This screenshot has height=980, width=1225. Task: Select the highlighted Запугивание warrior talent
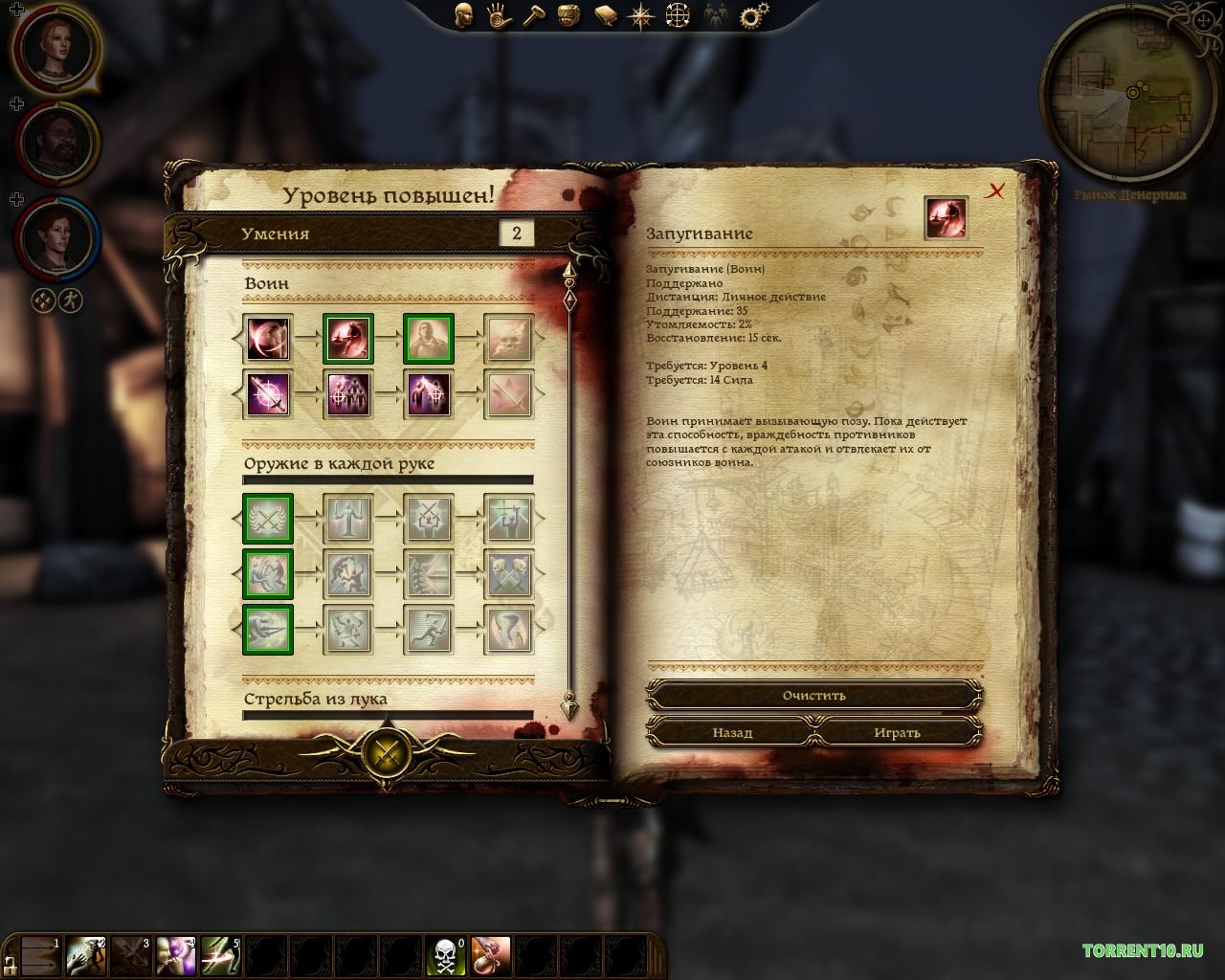coord(347,339)
